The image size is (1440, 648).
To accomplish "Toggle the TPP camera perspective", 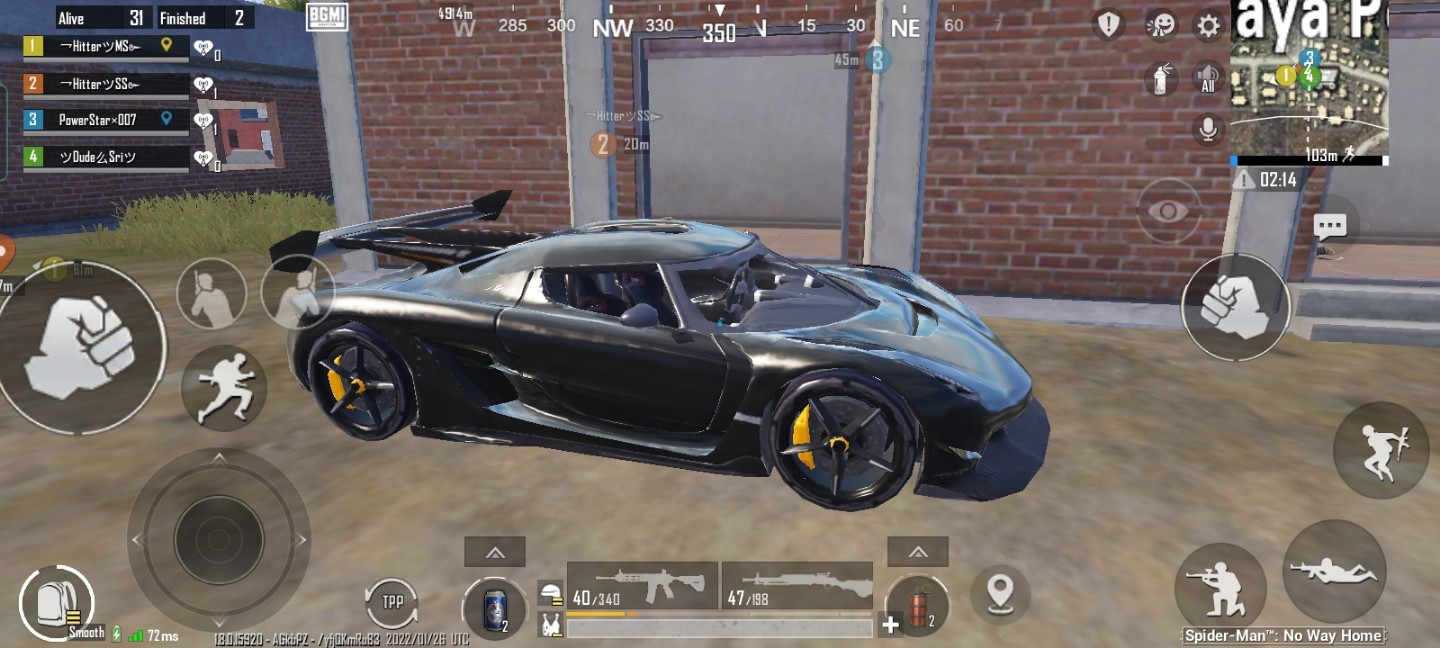I will point(391,603).
